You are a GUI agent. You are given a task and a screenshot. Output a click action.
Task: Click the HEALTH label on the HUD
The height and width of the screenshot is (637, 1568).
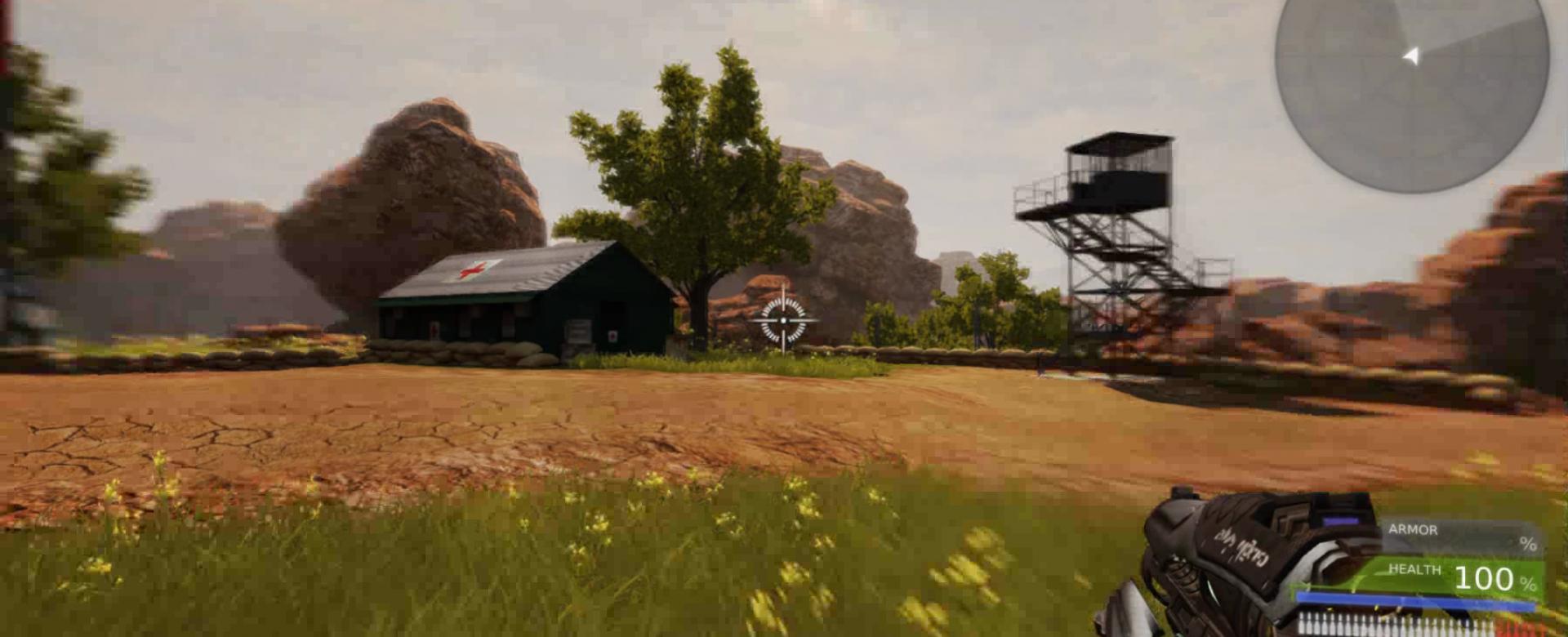(1415, 568)
